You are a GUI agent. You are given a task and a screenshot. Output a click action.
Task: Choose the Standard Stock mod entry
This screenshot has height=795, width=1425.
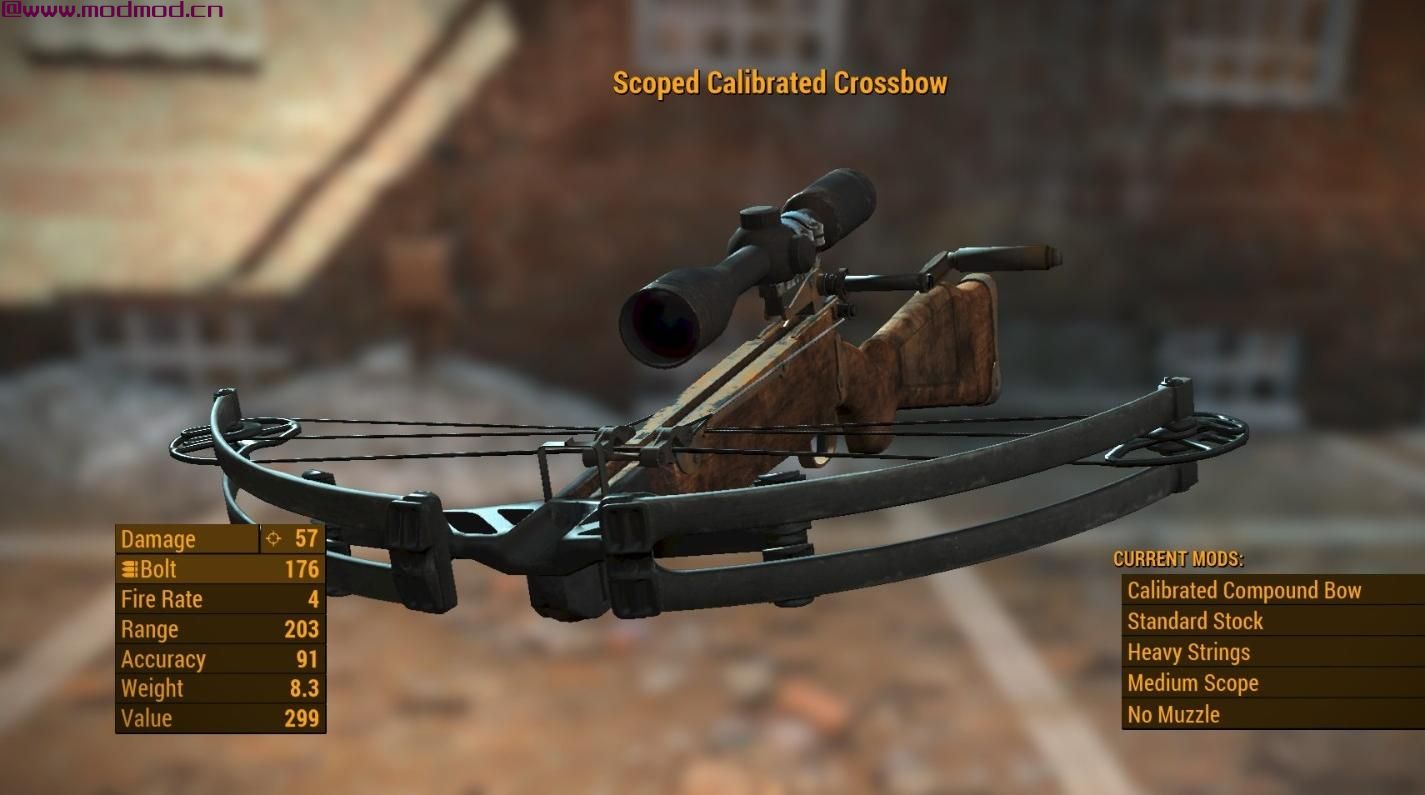(1195, 622)
